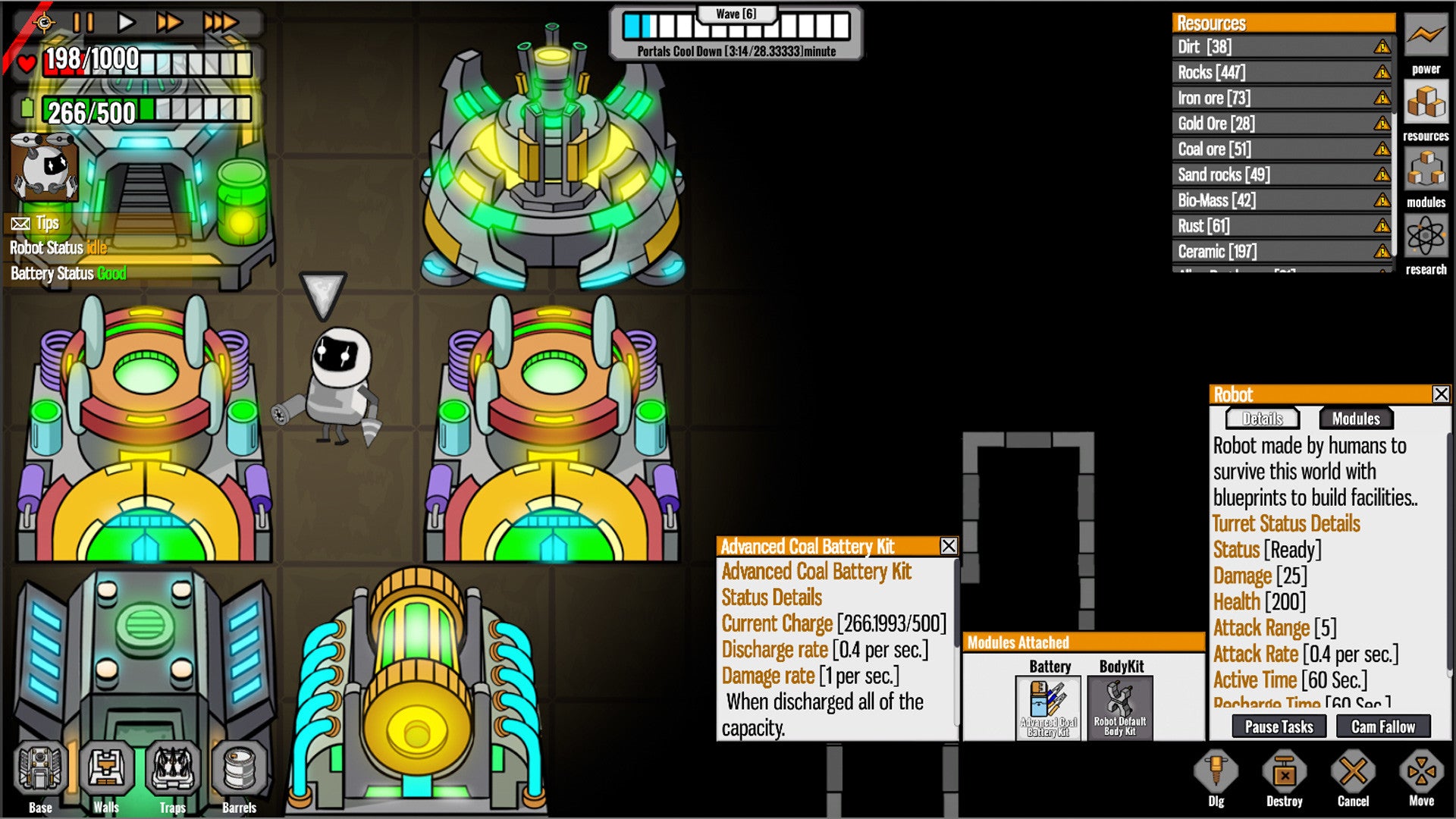Close the Advanced Coal Battery Kit window
The image size is (1456, 819).
point(948,546)
